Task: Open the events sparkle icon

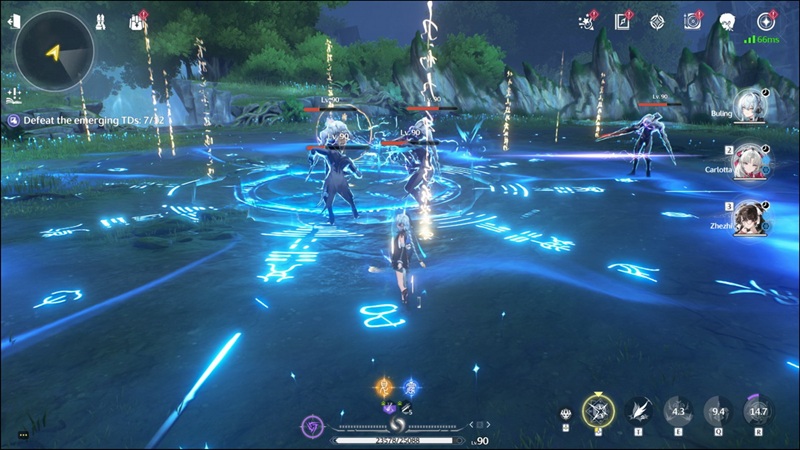Action: pyautogui.click(x=587, y=21)
